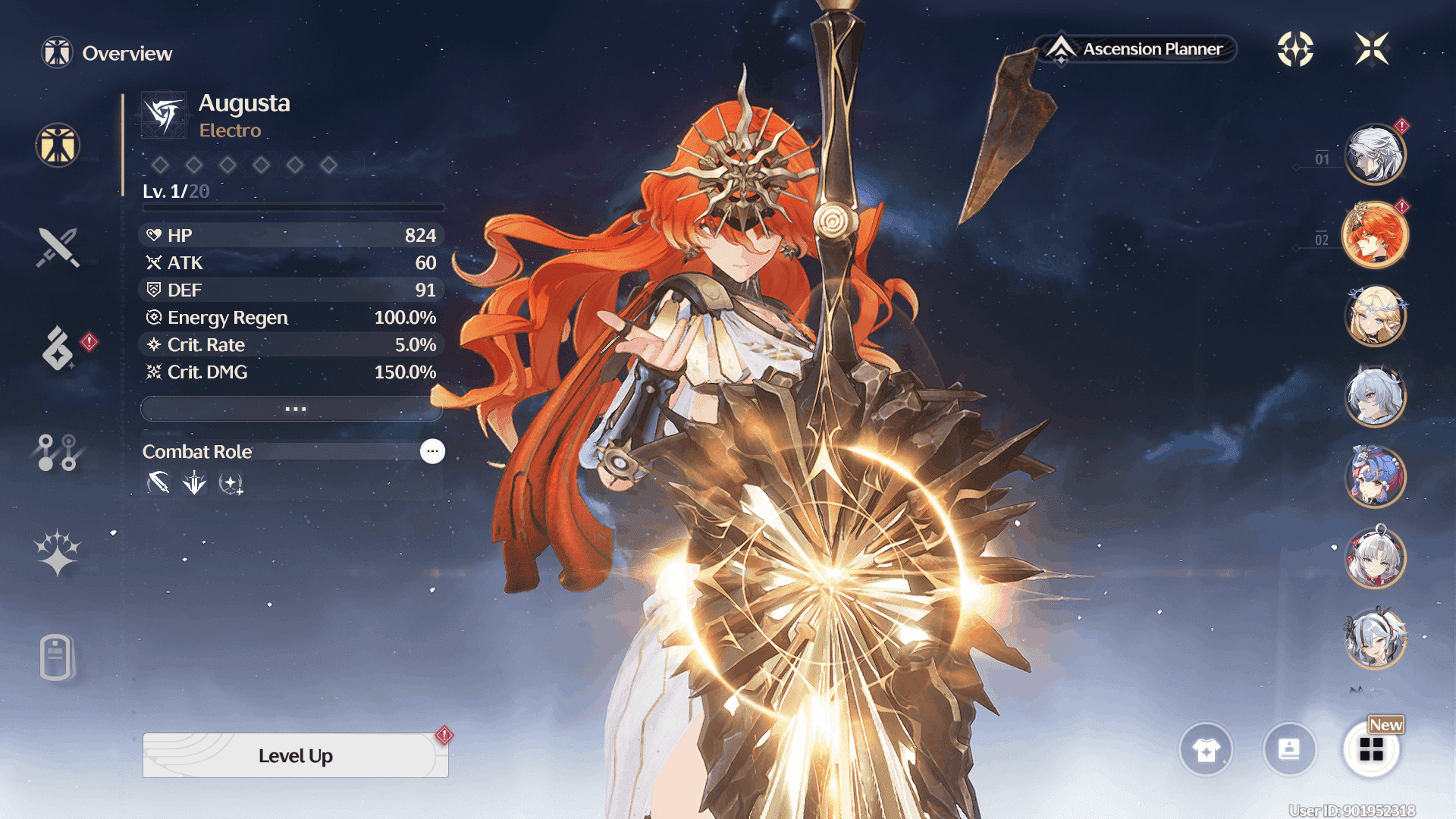Close the character overview screen
This screenshot has height=819, width=1456.
[x=1372, y=49]
